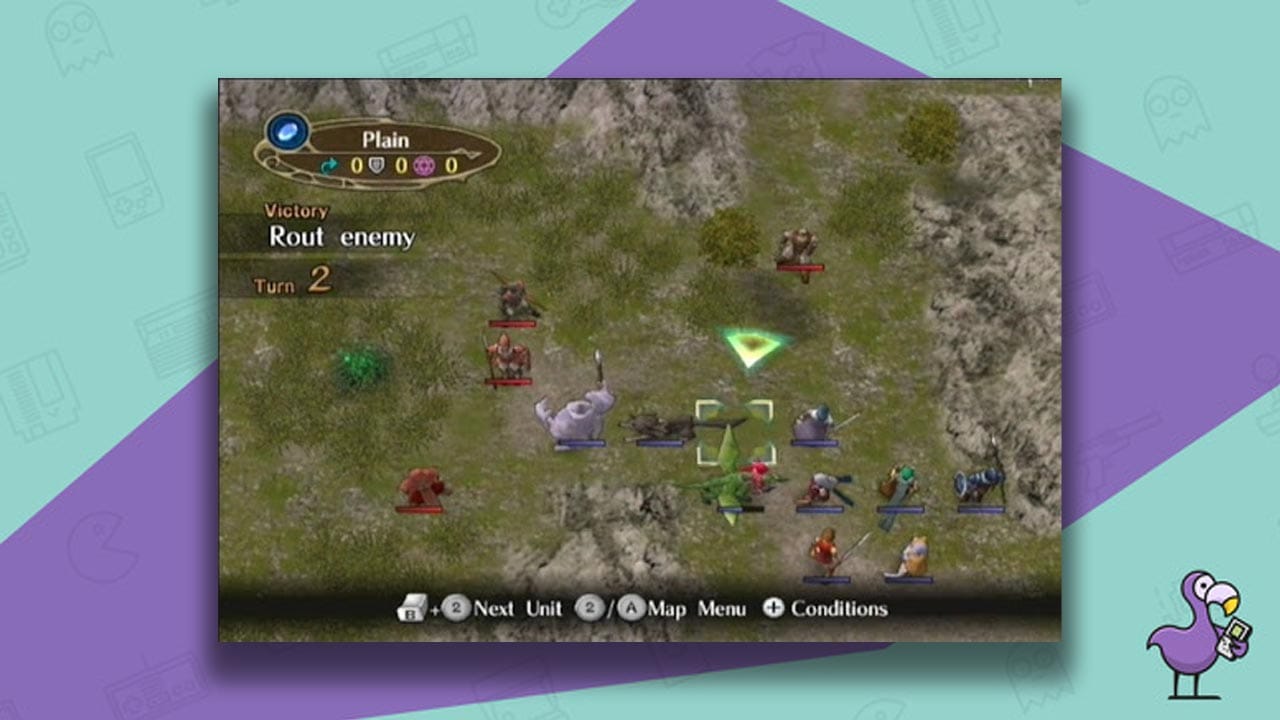Select the purple flower bonus icon
The width and height of the screenshot is (1280, 720).
(x=424, y=166)
